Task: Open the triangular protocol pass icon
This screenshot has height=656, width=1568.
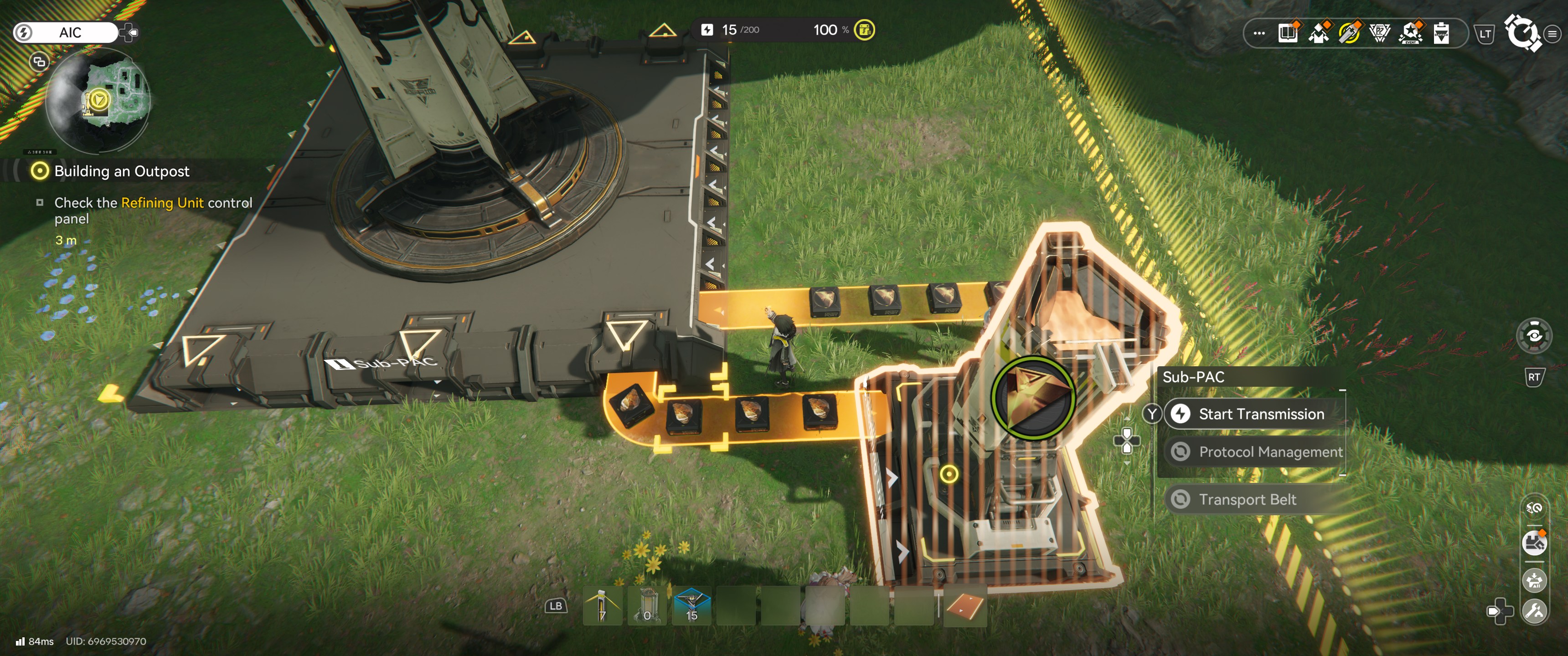Action: tap(1380, 33)
